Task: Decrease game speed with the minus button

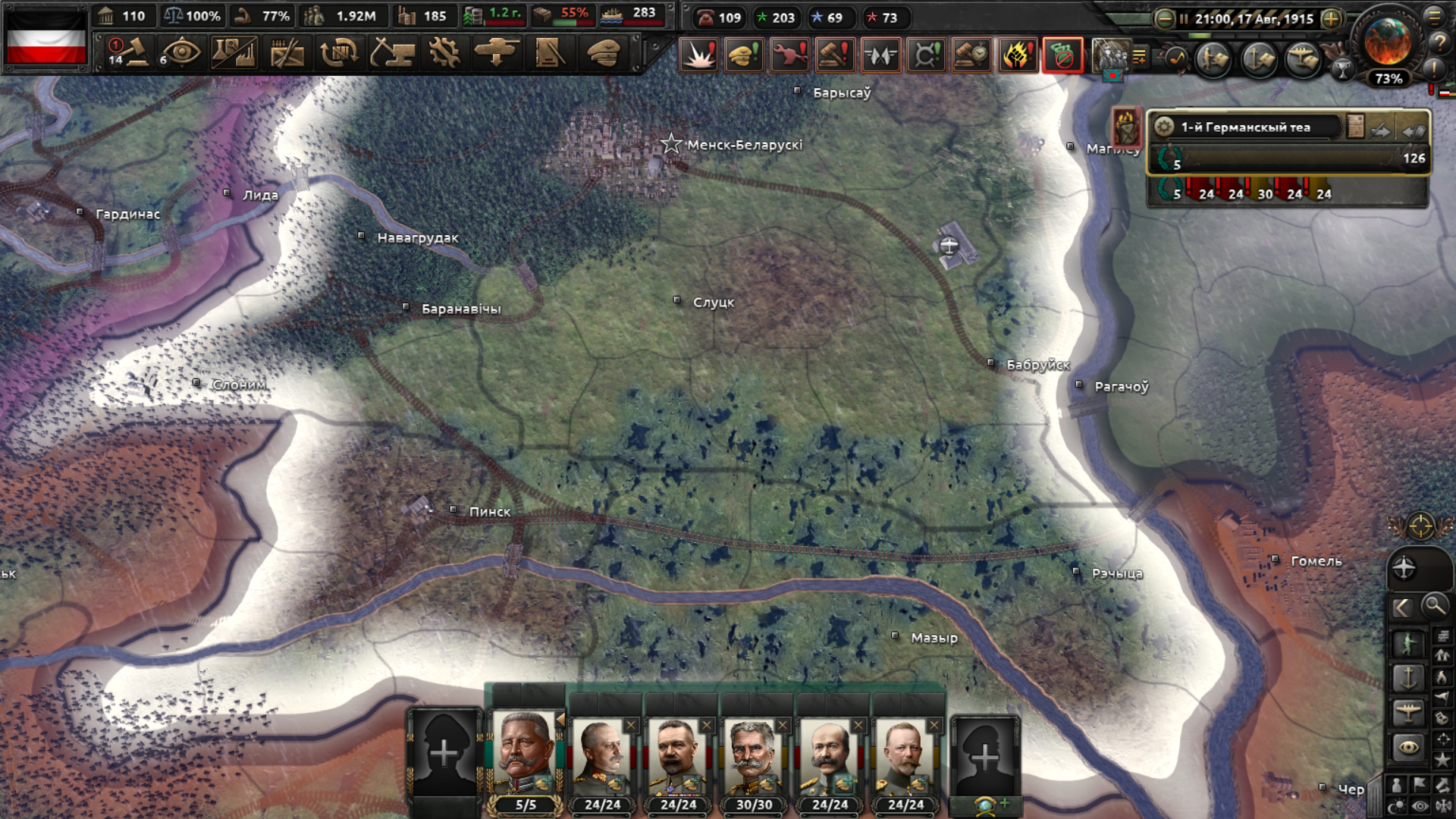Action: point(1165,19)
